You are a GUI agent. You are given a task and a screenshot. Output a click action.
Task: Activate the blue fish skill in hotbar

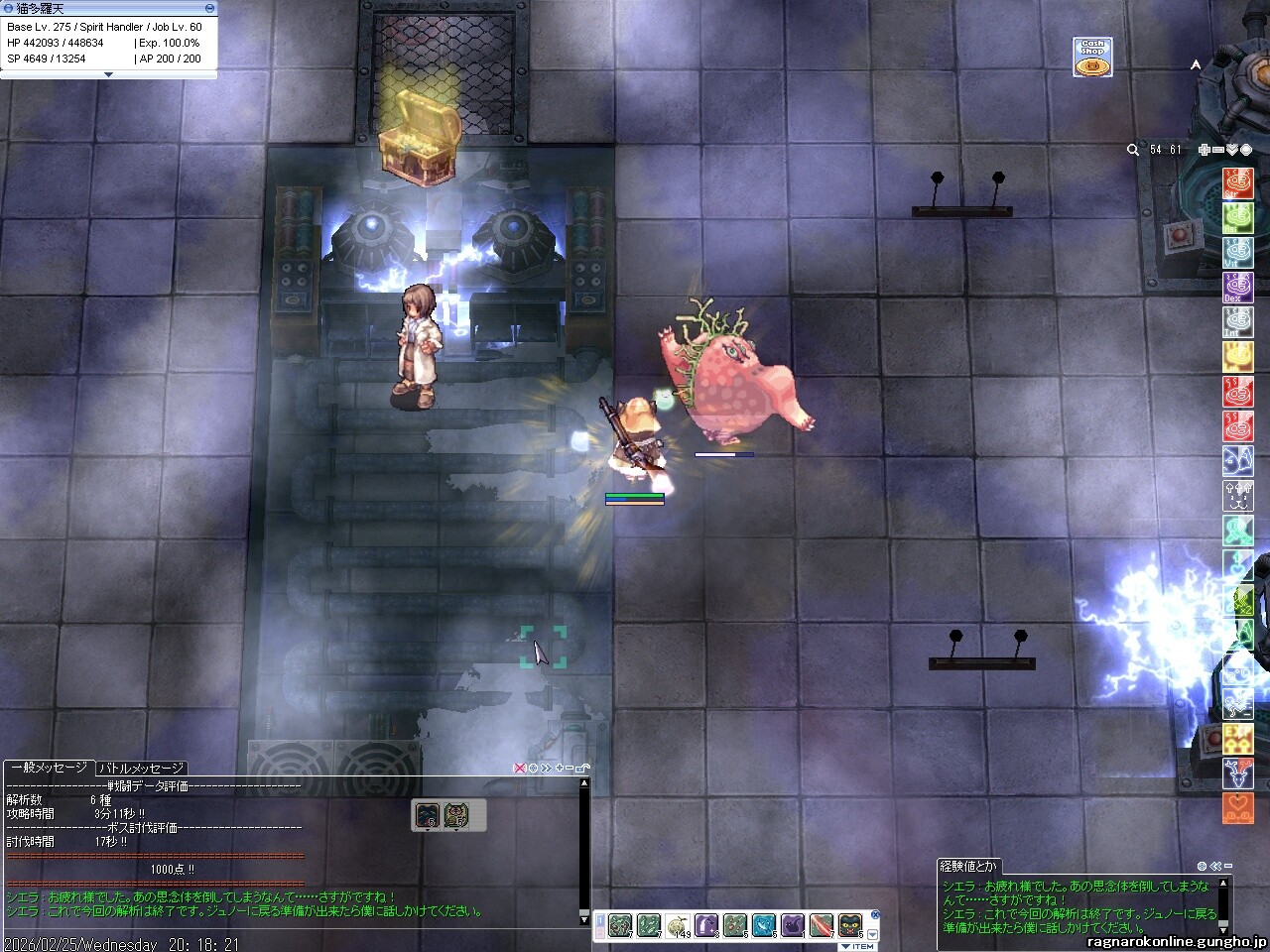tap(763, 926)
